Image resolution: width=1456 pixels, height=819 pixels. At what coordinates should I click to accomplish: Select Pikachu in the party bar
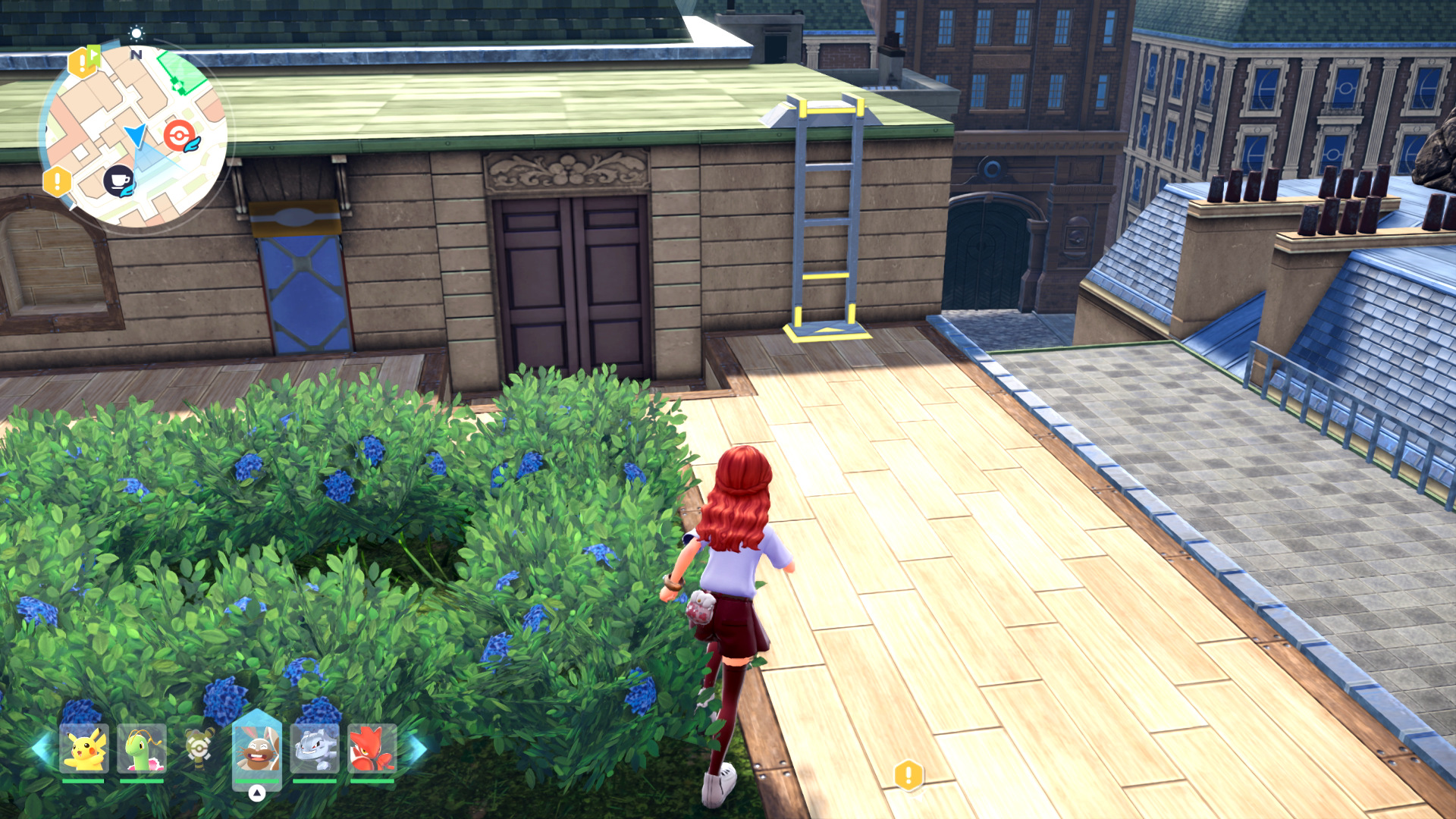click(84, 748)
